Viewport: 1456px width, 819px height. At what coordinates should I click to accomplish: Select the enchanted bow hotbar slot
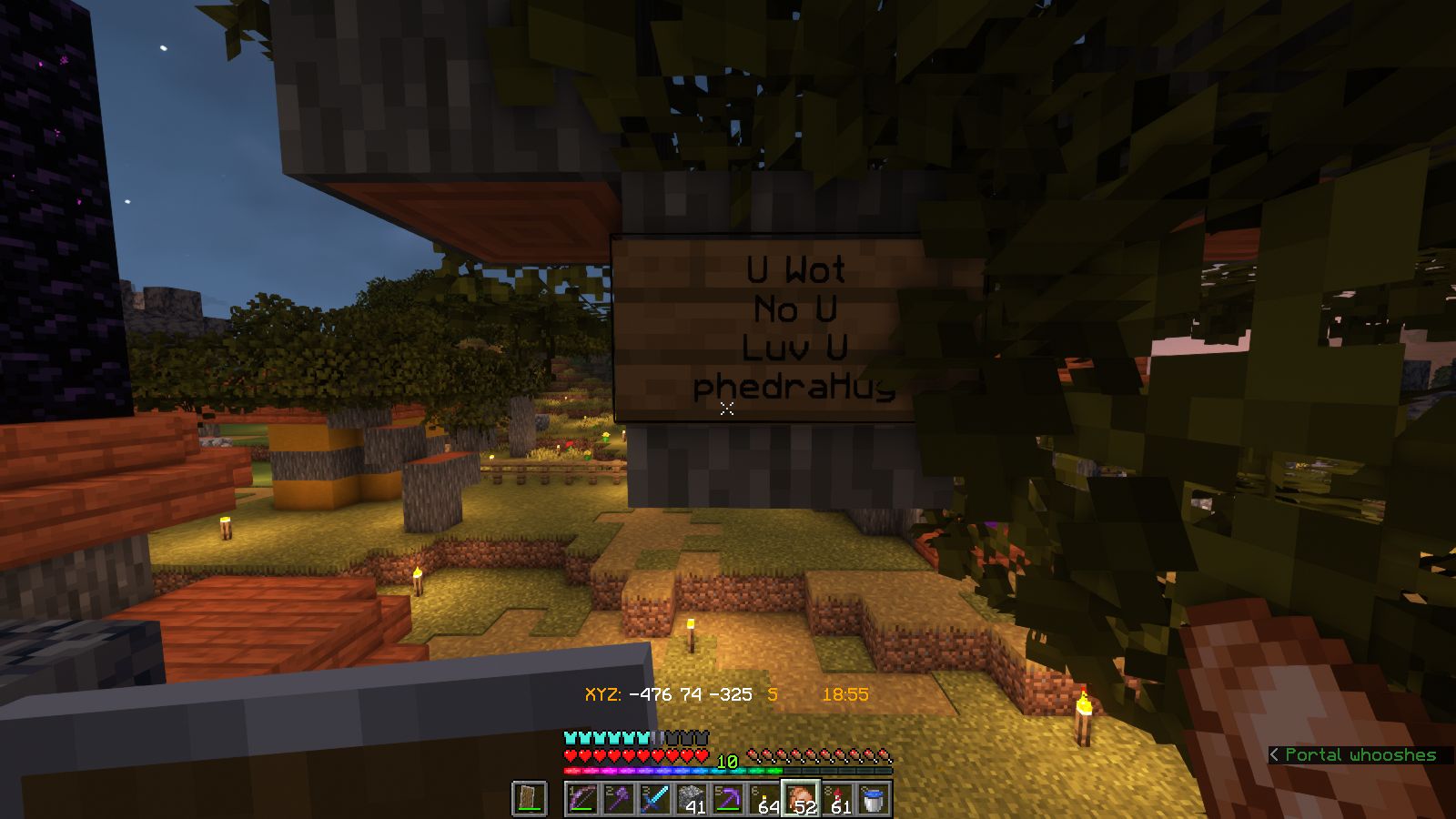pos(582,799)
